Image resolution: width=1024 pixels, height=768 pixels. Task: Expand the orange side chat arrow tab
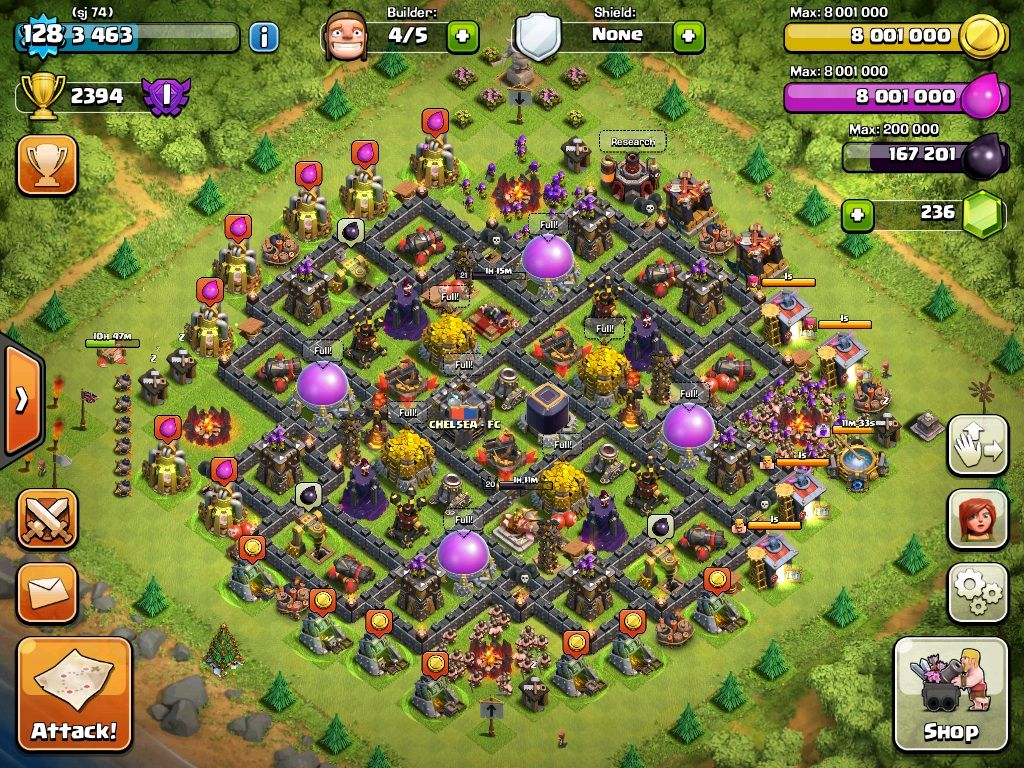(x=21, y=400)
